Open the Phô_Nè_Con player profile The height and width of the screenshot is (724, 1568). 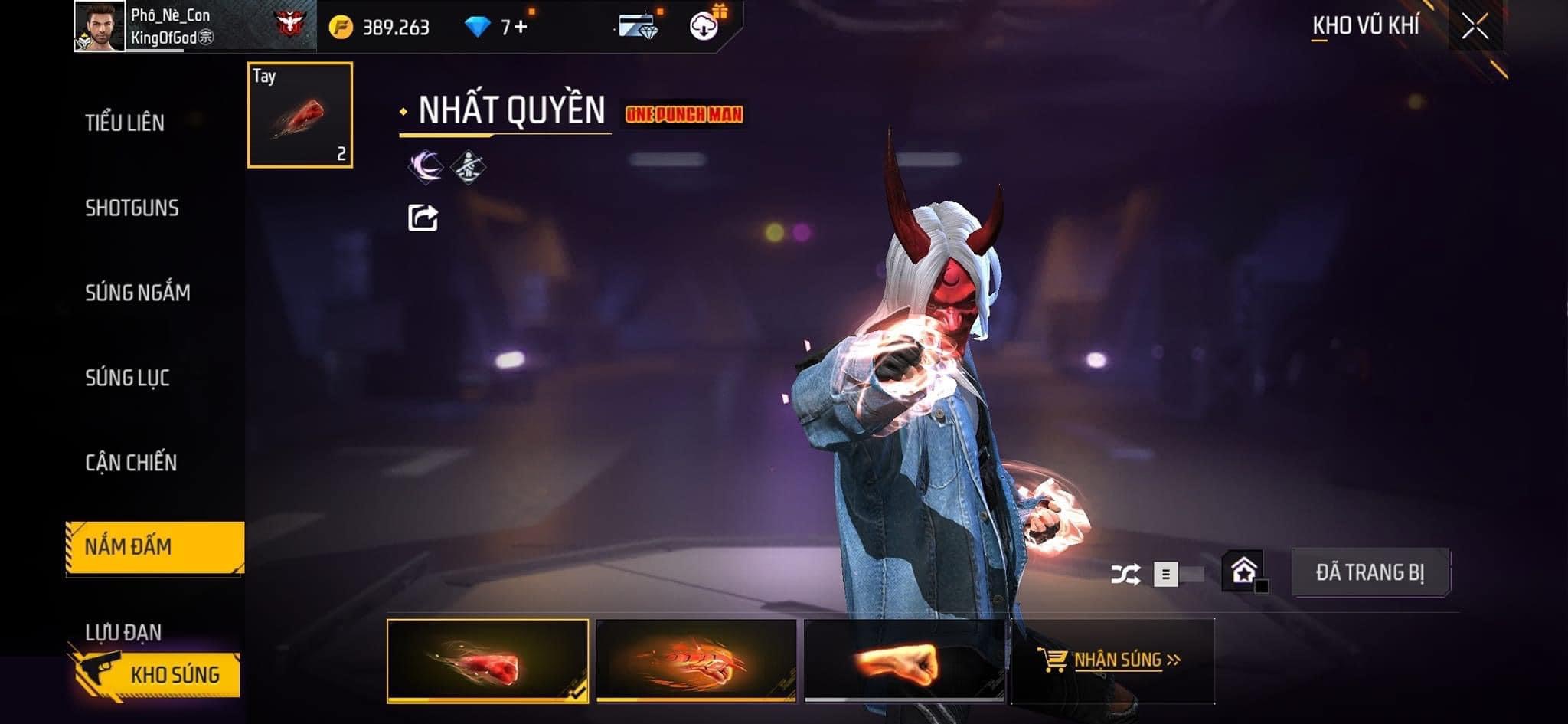point(100,27)
